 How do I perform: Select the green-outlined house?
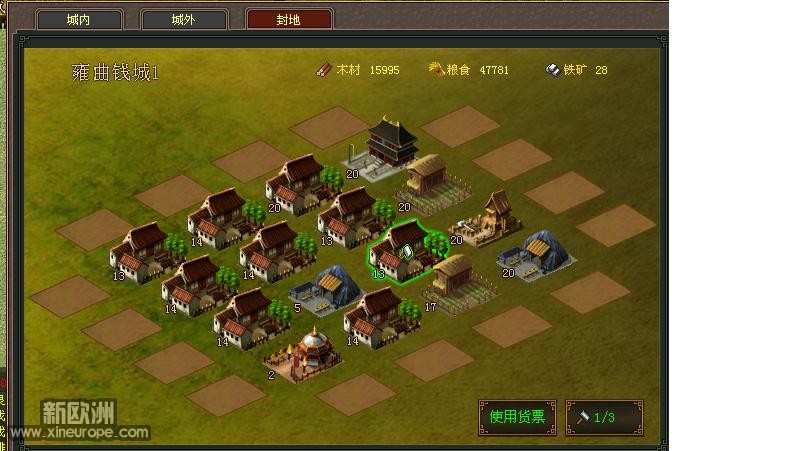point(405,251)
